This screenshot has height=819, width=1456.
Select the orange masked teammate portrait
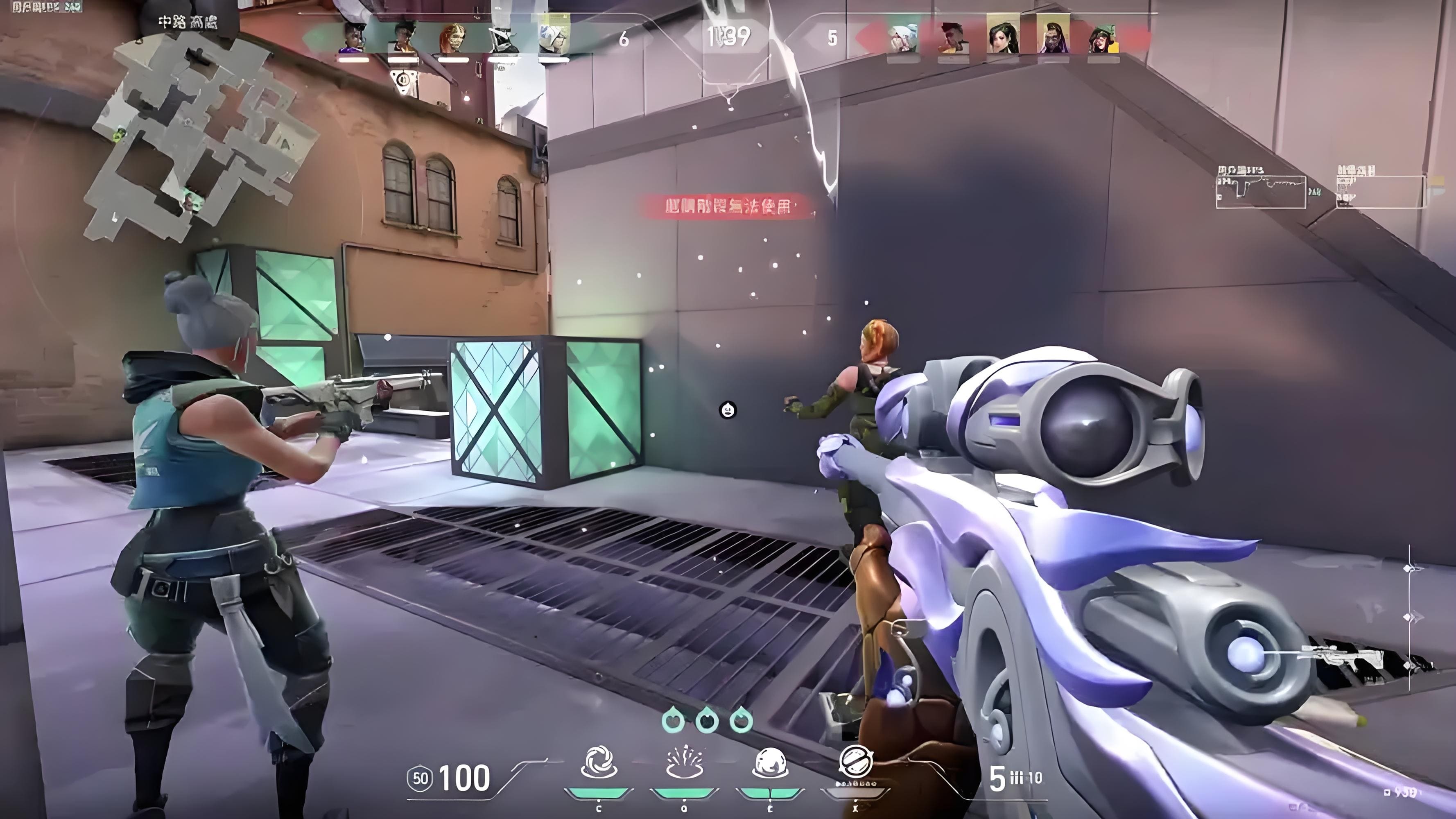[x=453, y=38]
